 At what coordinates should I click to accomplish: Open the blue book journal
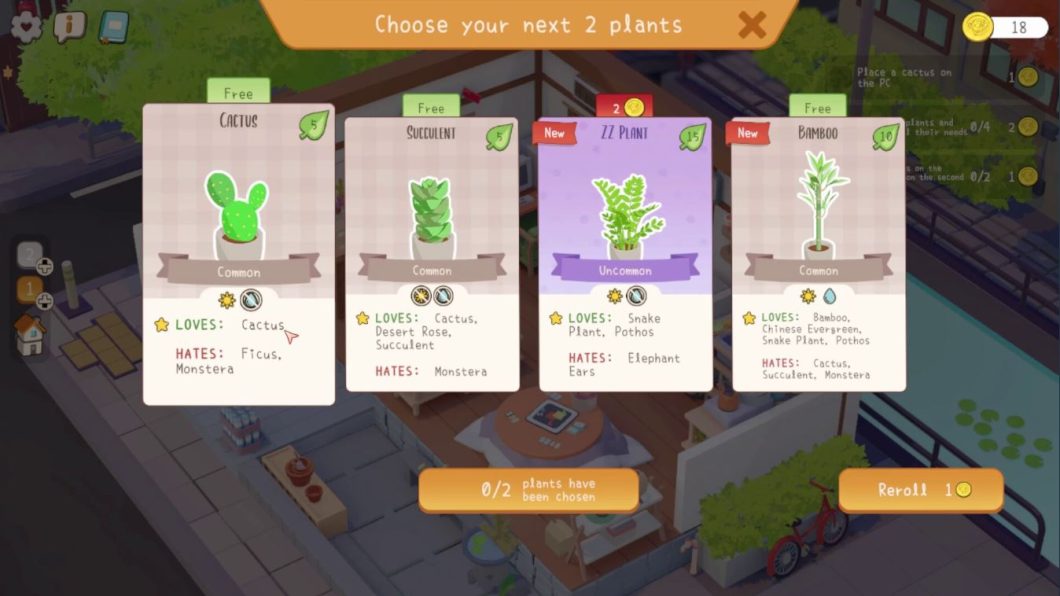(113, 26)
